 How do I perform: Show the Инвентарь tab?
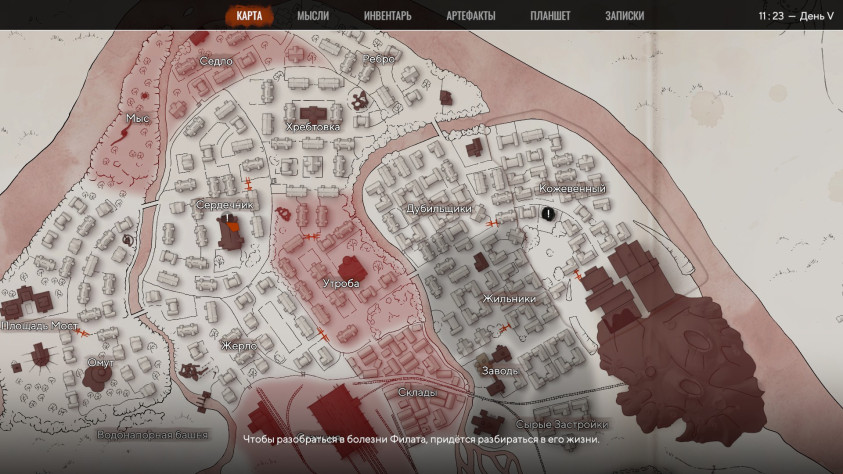387,16
